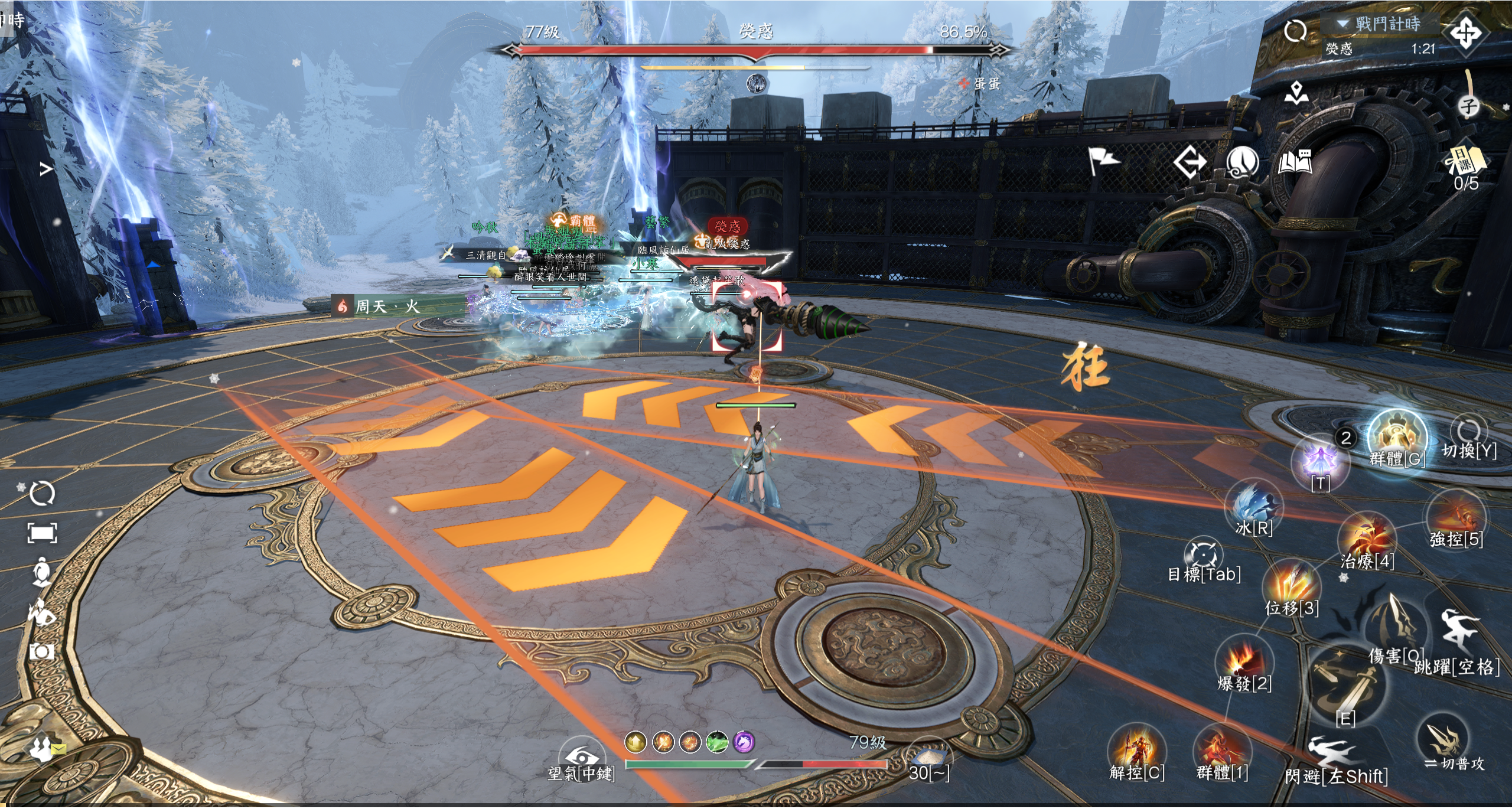Trigger the 強控 crowd-control skill
The image size is (1512, 809).
[x=1455, y=518]
